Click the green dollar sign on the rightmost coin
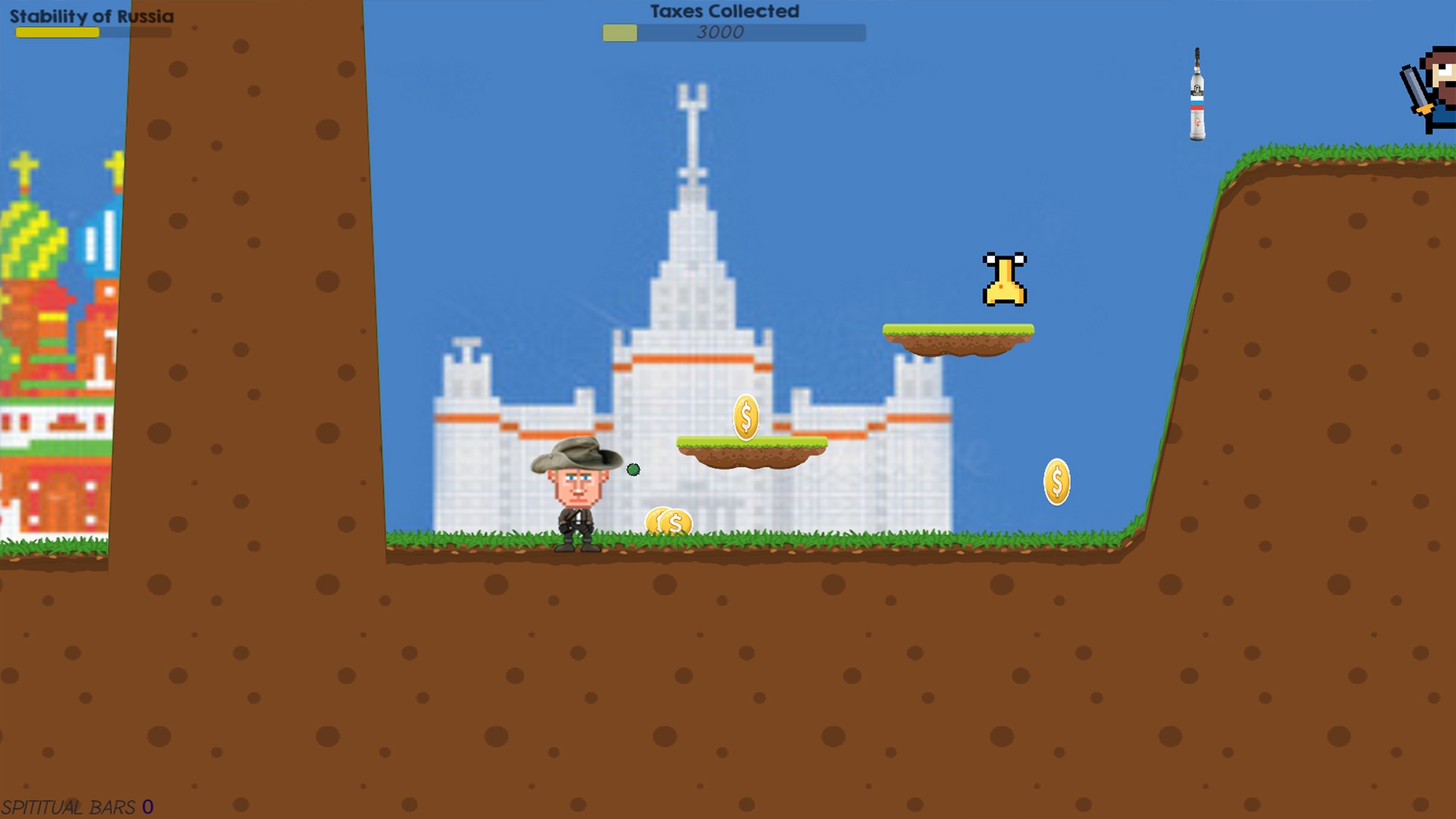The height and width of the screenshot is (819, 1456). pos(1056,479)
